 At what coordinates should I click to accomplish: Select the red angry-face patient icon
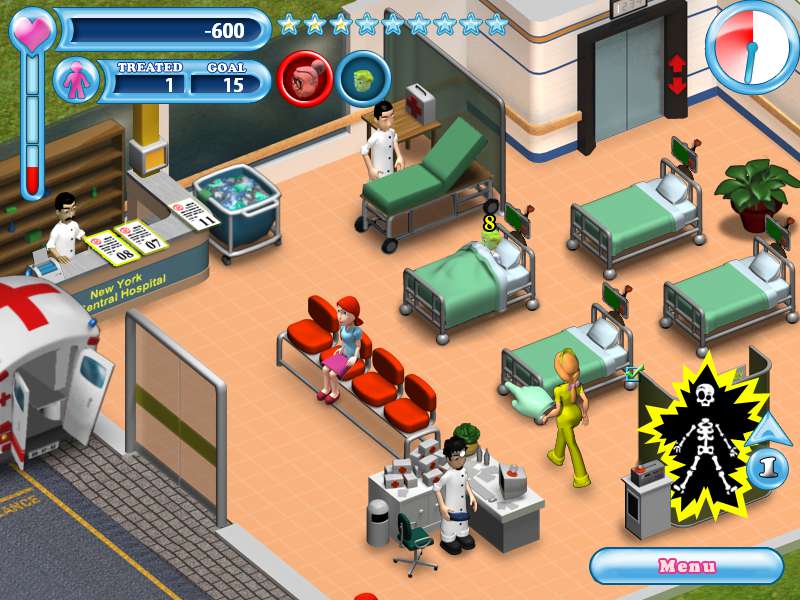point(305,78)
